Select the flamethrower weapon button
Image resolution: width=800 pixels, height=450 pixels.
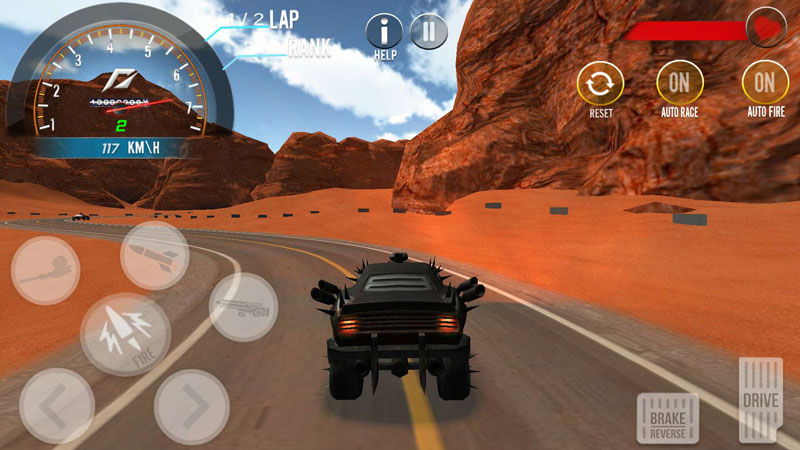pos(46,270)
